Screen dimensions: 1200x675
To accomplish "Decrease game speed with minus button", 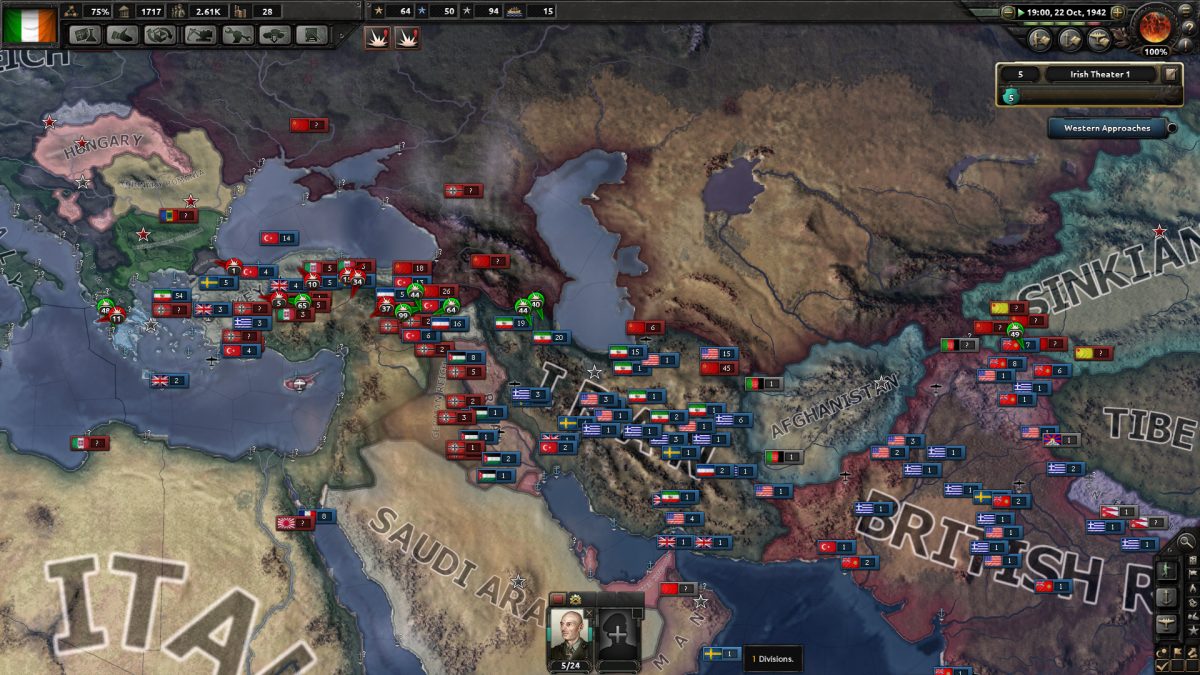I will pyautogui.click(x=1008, y=12).
